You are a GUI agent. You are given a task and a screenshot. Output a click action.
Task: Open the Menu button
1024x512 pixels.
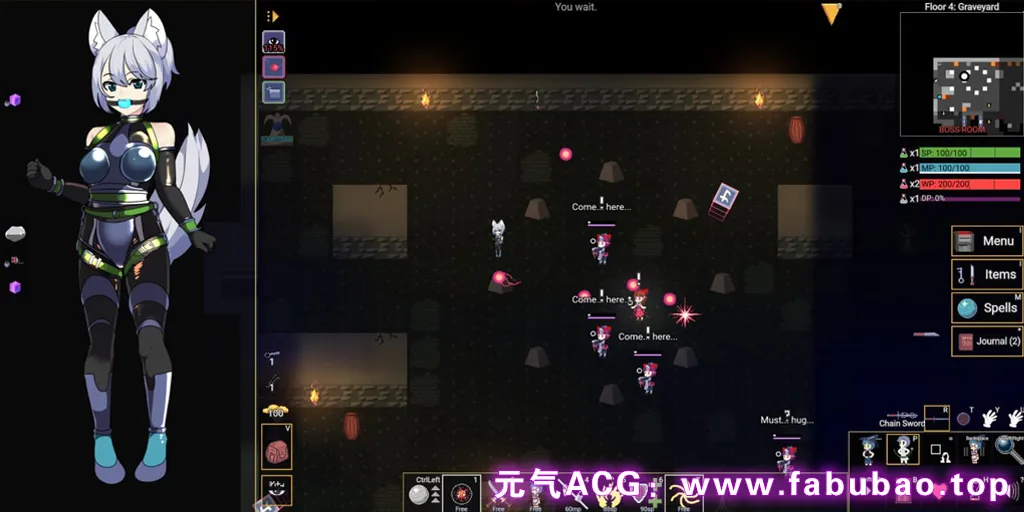tap(986, 241)
